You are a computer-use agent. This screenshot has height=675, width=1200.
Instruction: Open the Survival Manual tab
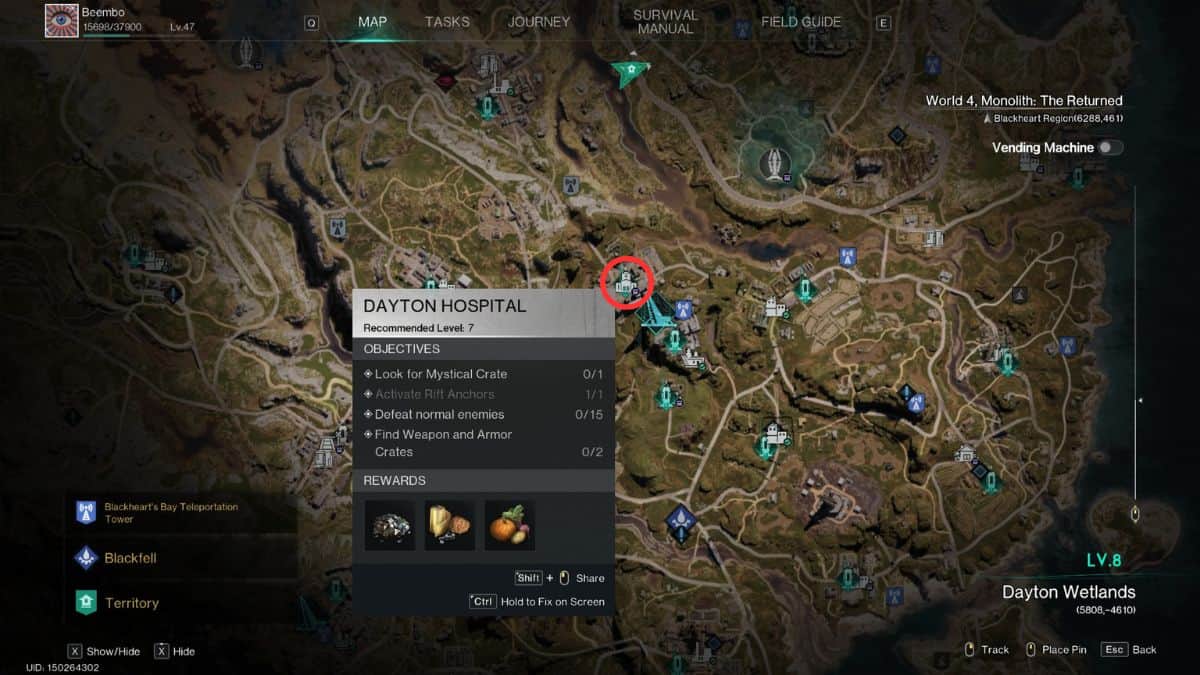(665, 22)
